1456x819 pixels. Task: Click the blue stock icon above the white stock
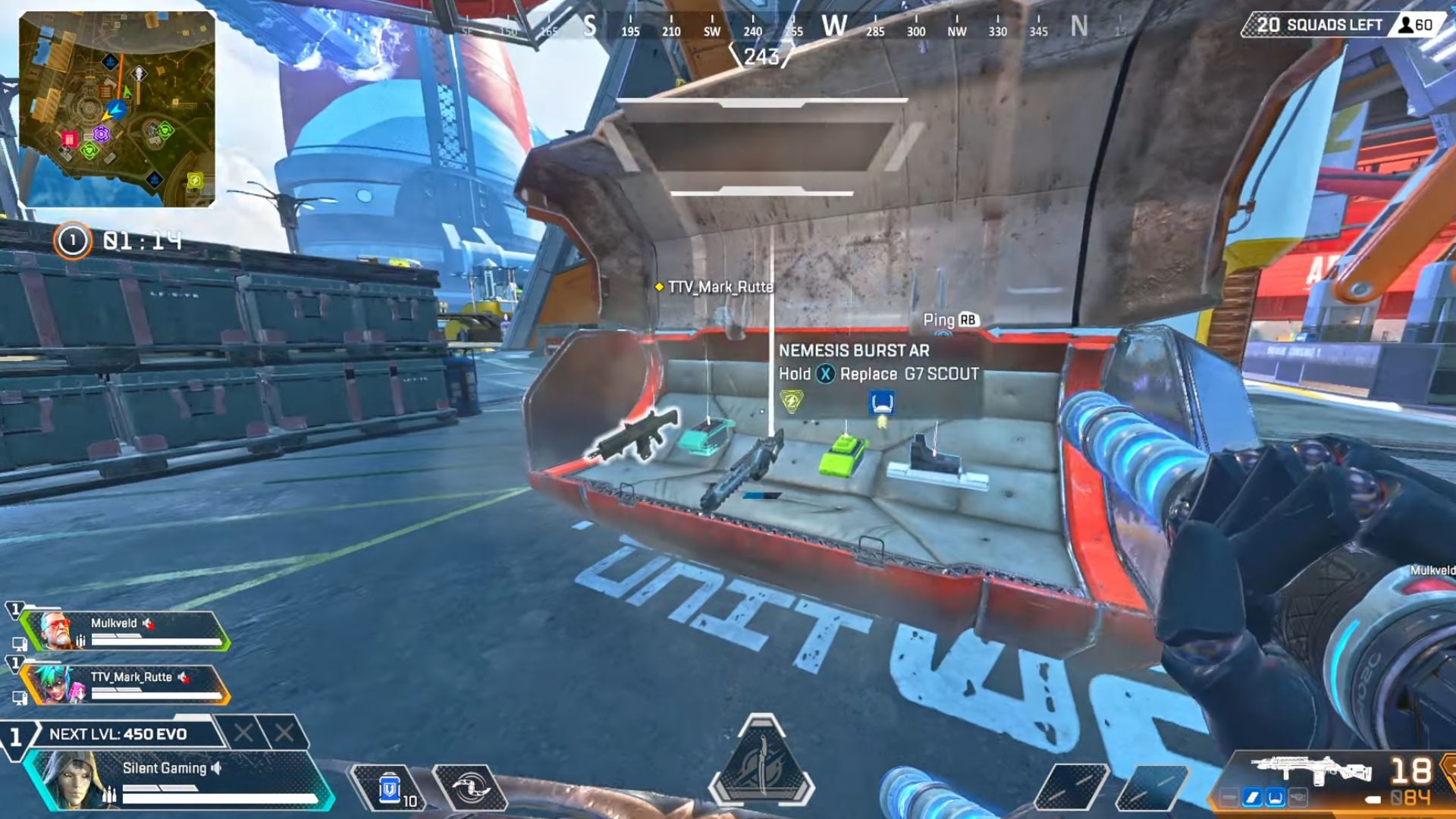coord(881,402)
